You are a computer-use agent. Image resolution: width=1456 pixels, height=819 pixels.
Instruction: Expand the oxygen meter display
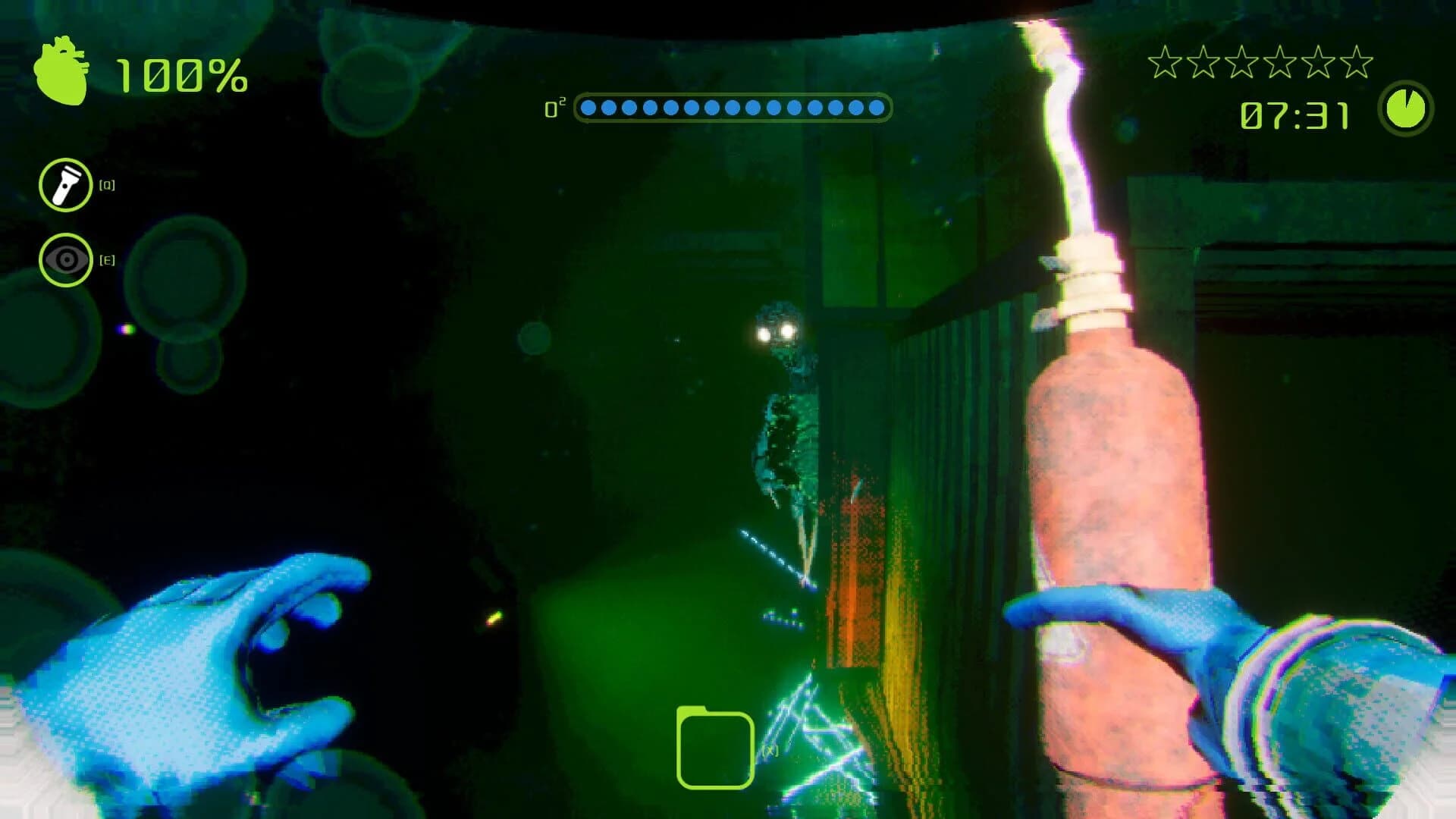pyautogui.click(x=732, y=108)
